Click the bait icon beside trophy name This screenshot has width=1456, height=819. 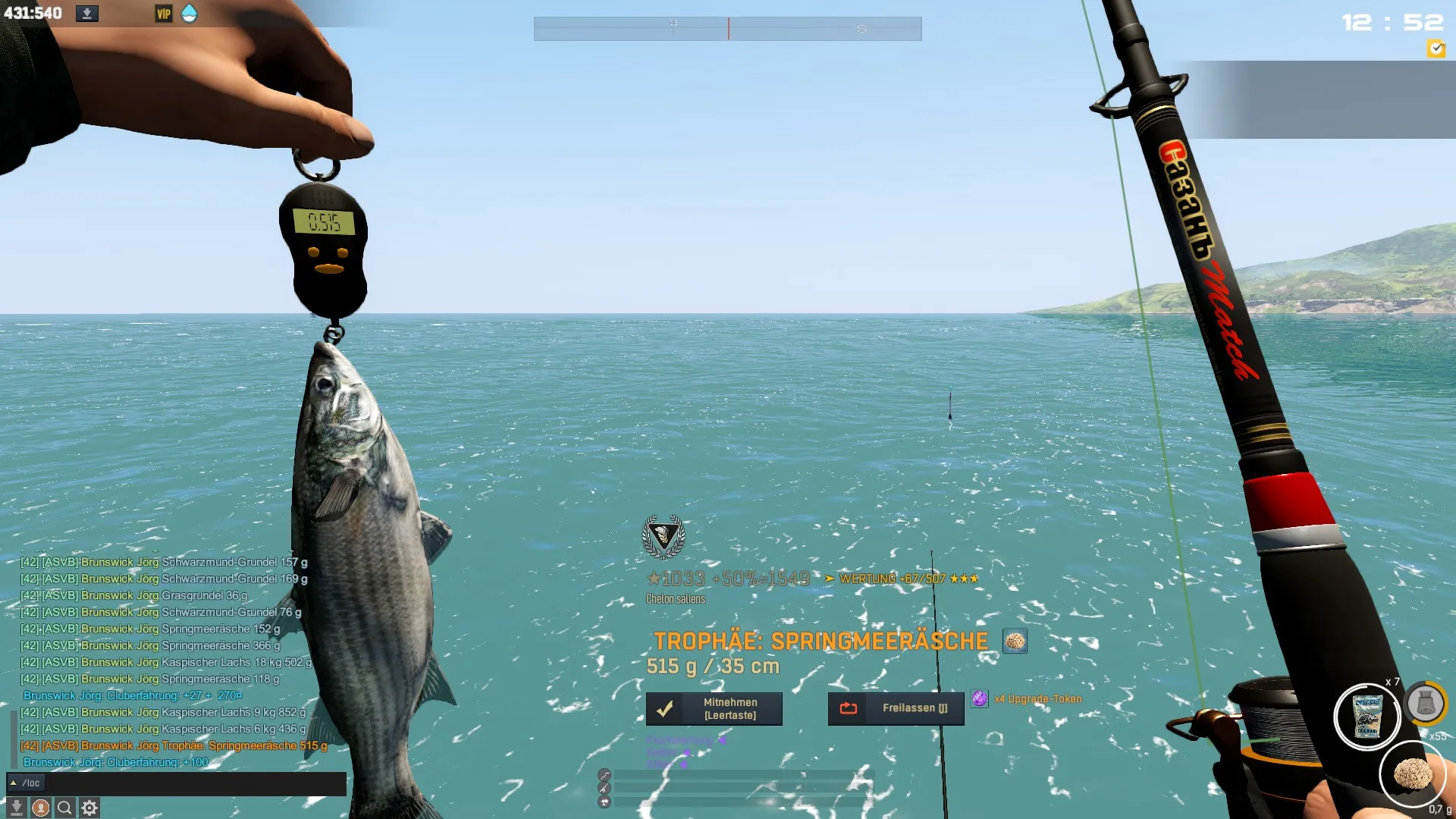click(x=1015, y=642)
